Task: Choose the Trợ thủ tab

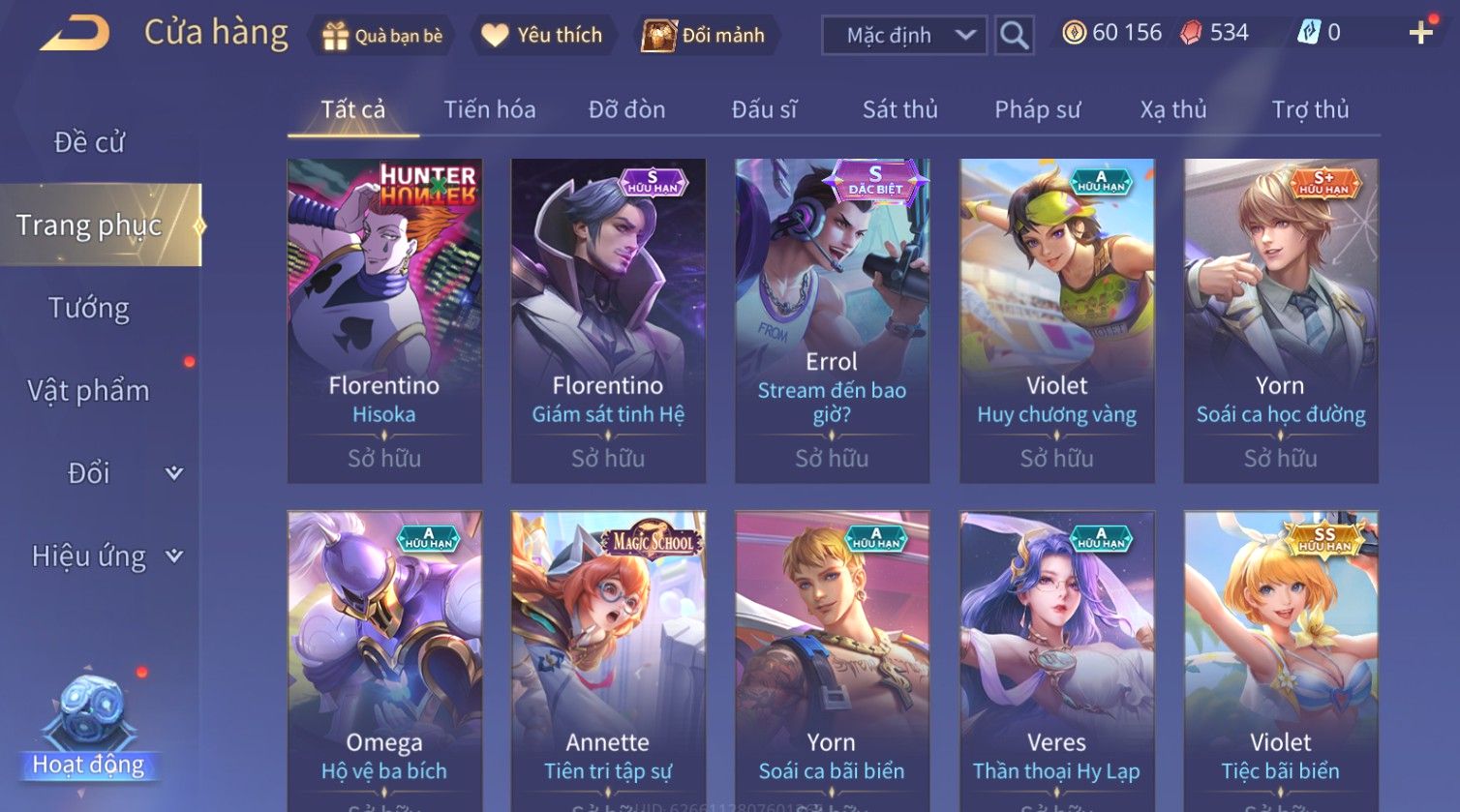Action: pyautogui.click(x=1310, y=110)
